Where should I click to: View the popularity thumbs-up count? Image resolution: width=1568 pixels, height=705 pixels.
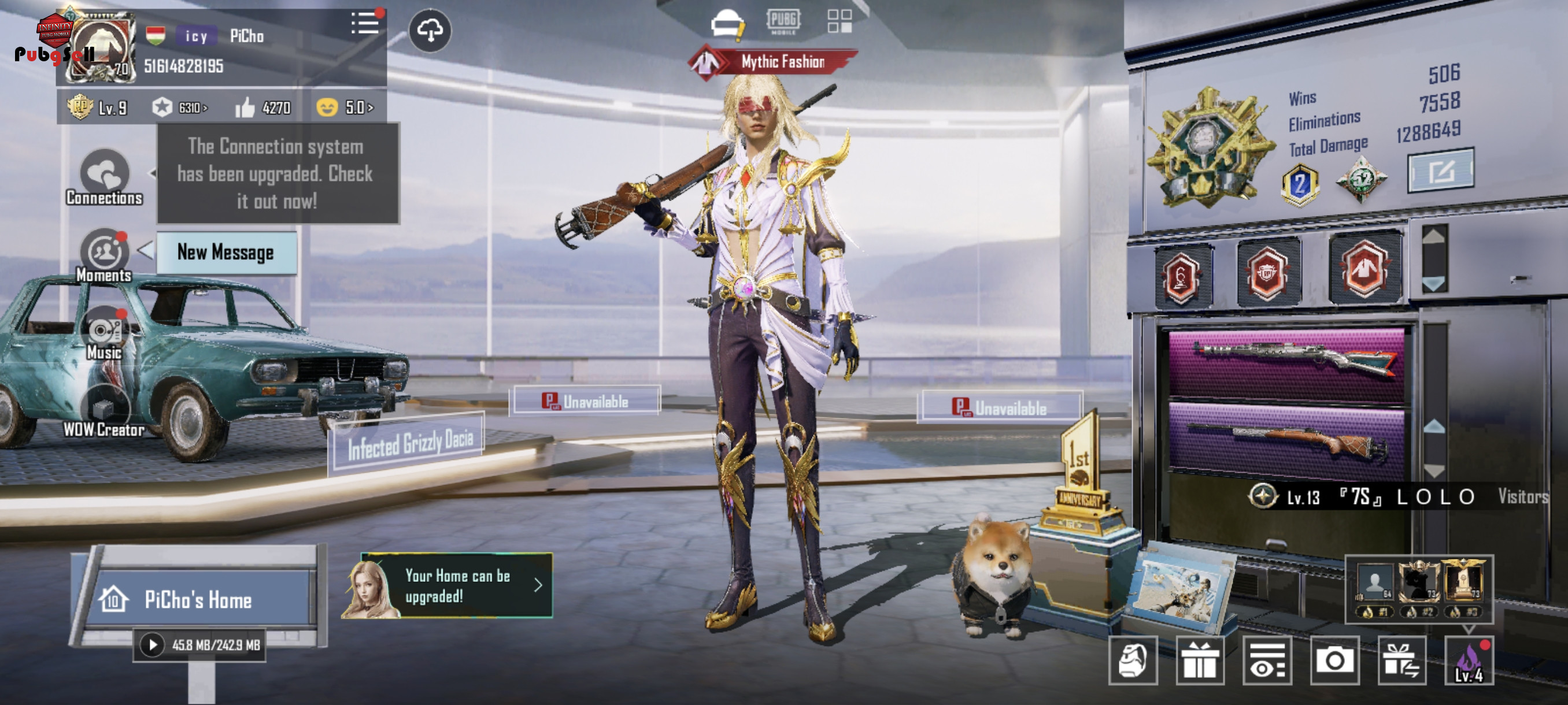[x=264, y=107]
